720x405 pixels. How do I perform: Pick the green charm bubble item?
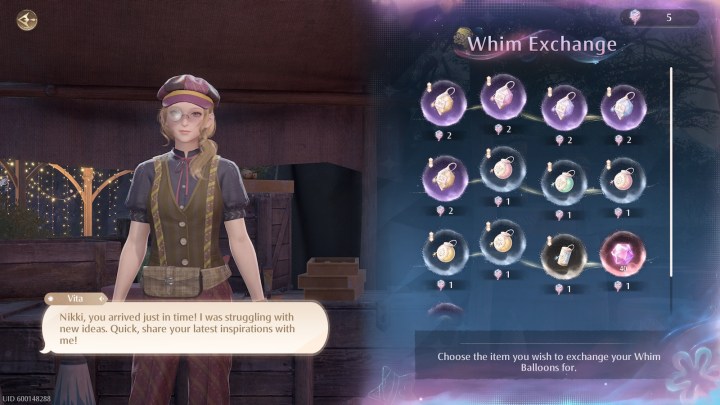[561, 181]
